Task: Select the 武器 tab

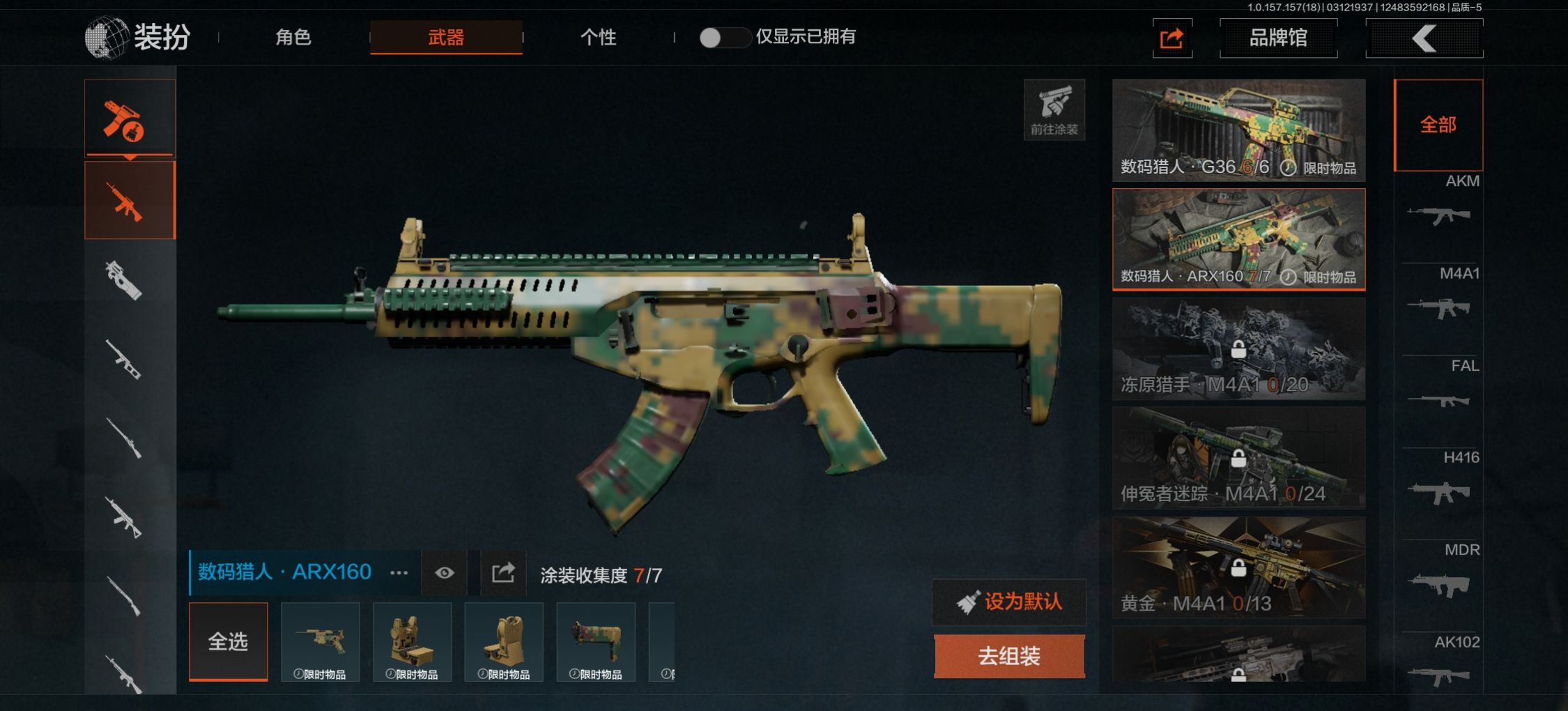Action: click(x=446, y=37)
